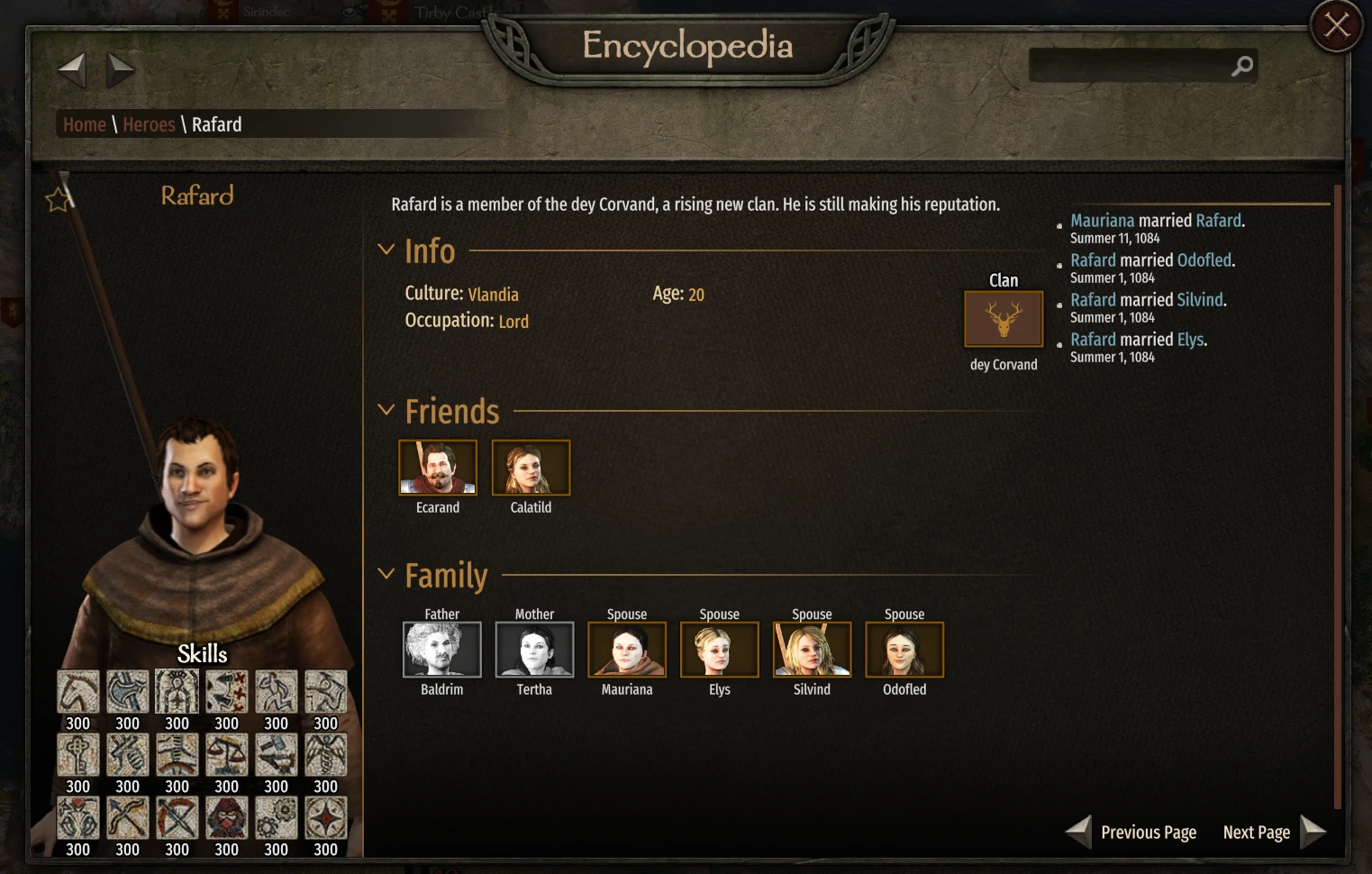Toggle the favorite star next to Rafard
The width and height of the screenshot is (1372, 874).
point(58,199)
